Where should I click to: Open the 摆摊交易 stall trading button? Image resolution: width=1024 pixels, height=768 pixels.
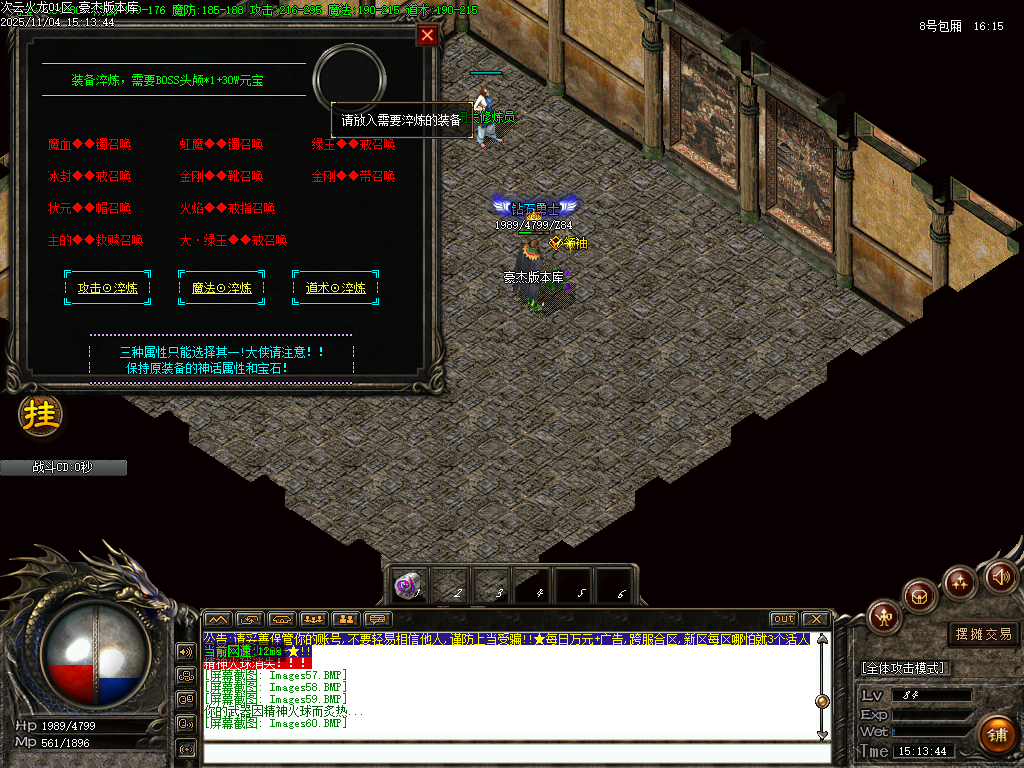[984, 634]
